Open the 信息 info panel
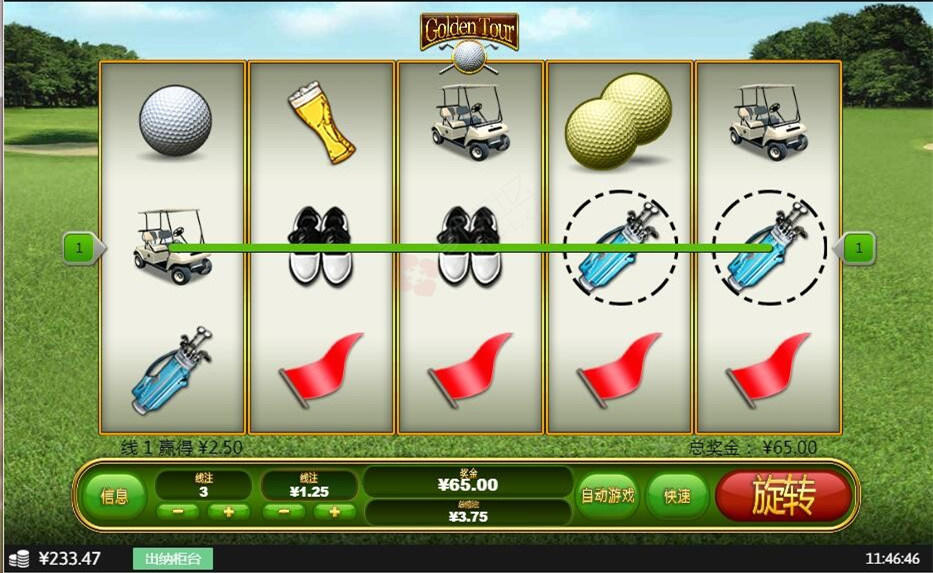933x573 pixels. tap(114, 496)
